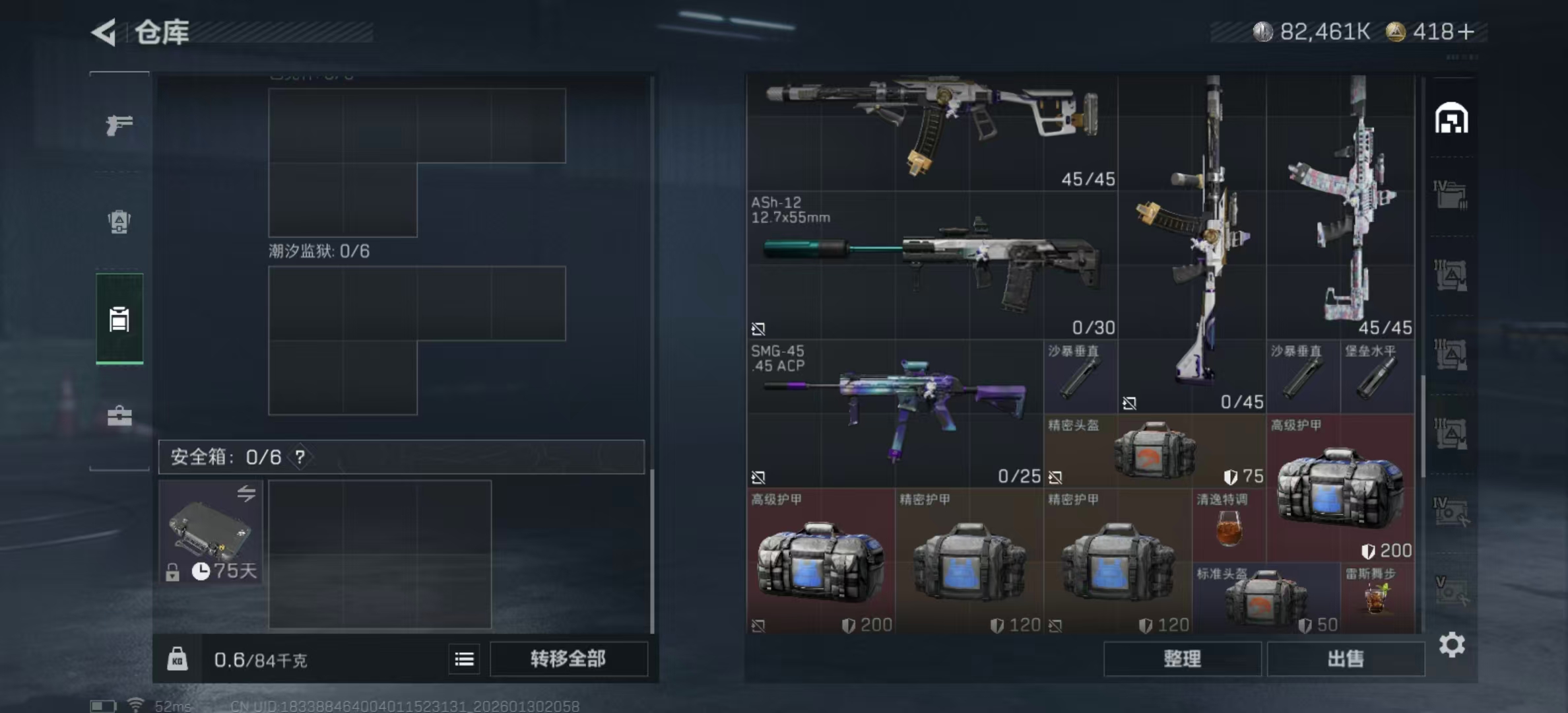Viewport: 1568px width, 713px height.
Task: Expand the 安全箱 help with the question mark
Action: (x=301, y=456)
